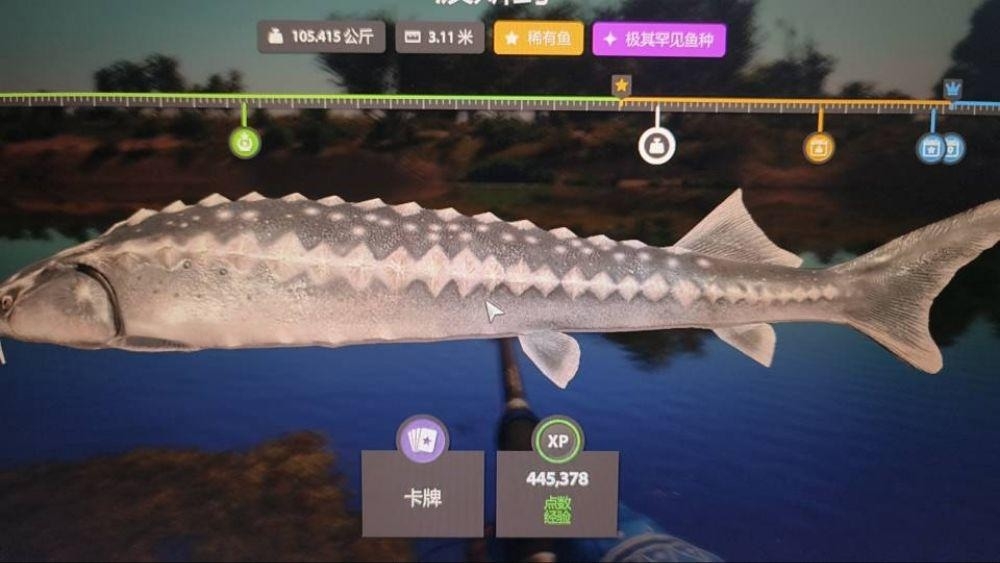Viewport: 1000px width, 563px height.
Task: Click the crown marker at the scale's end
Action: 952,88
